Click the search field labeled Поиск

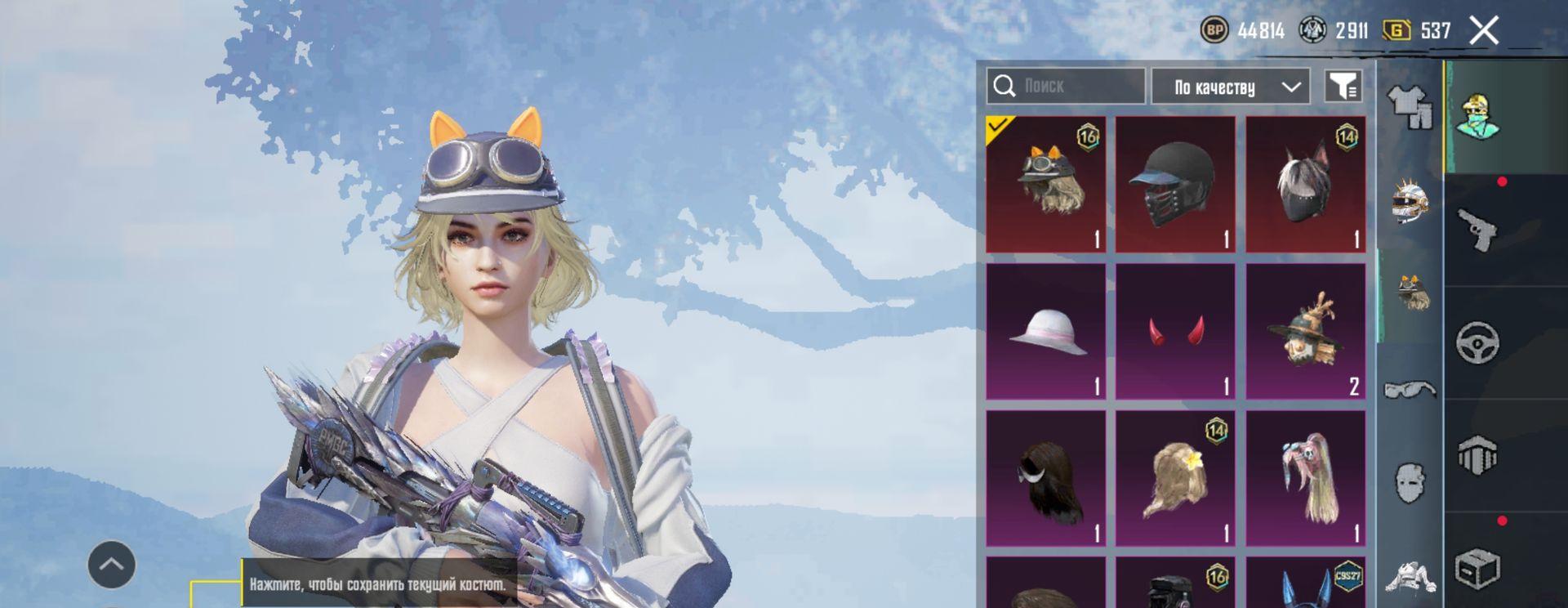1078,86
